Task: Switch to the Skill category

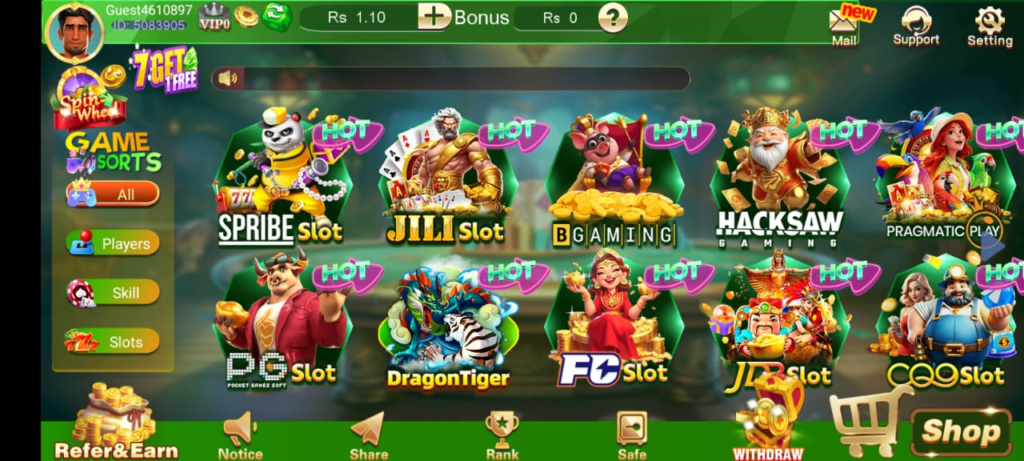Action: 113,292
